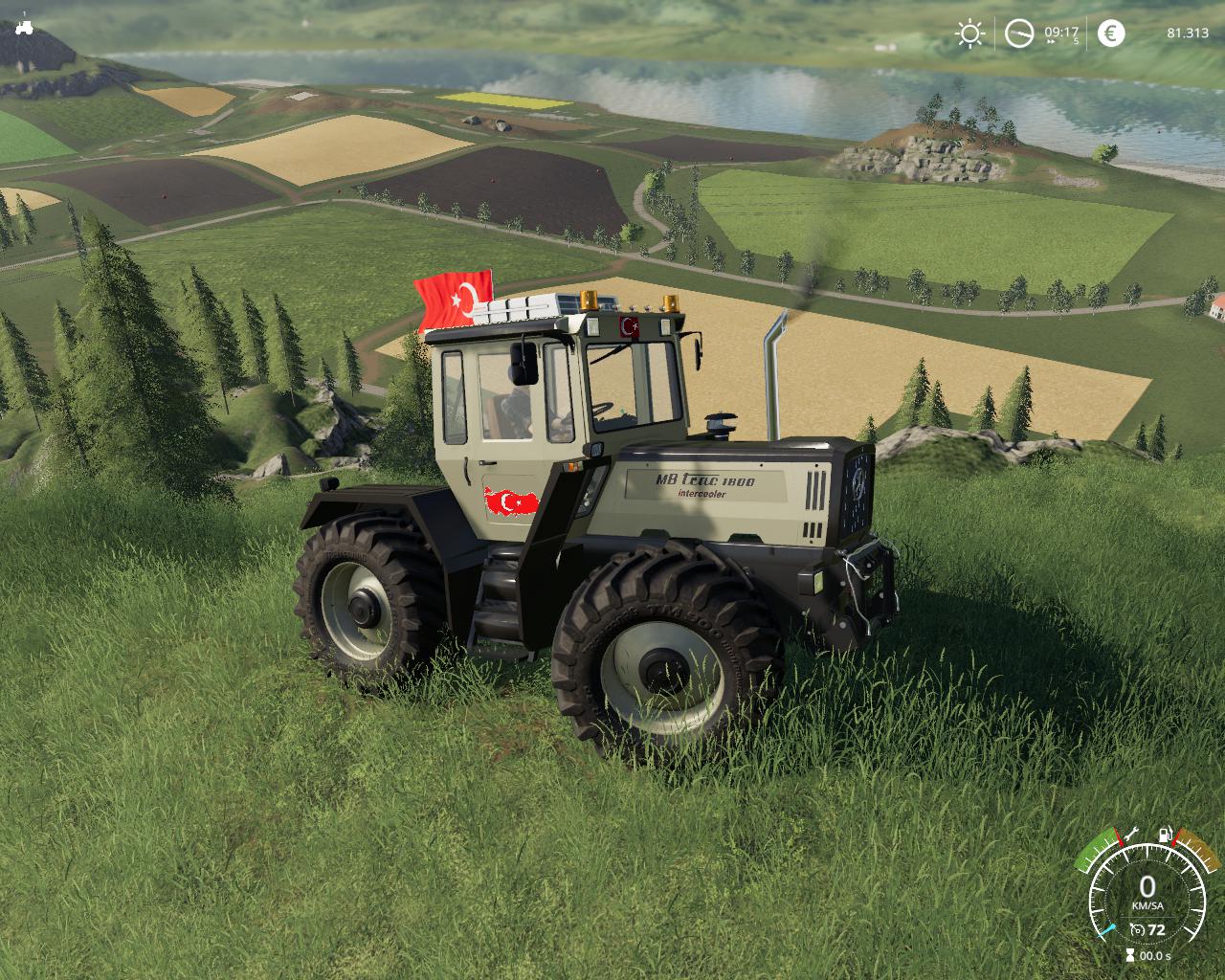Click the euro money icon

1110,33
